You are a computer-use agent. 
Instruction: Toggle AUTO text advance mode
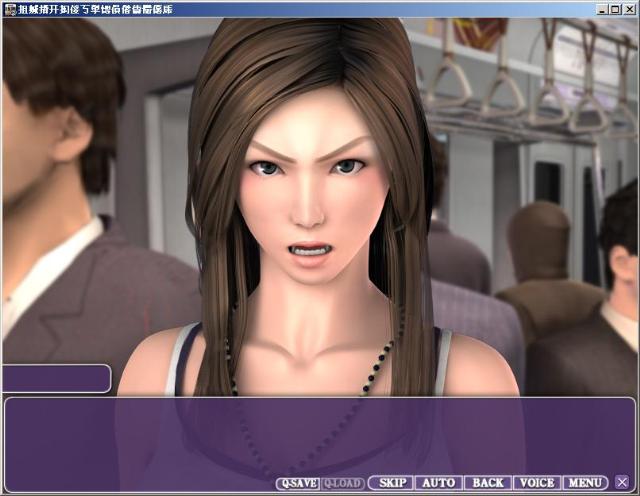pos(438,483)
